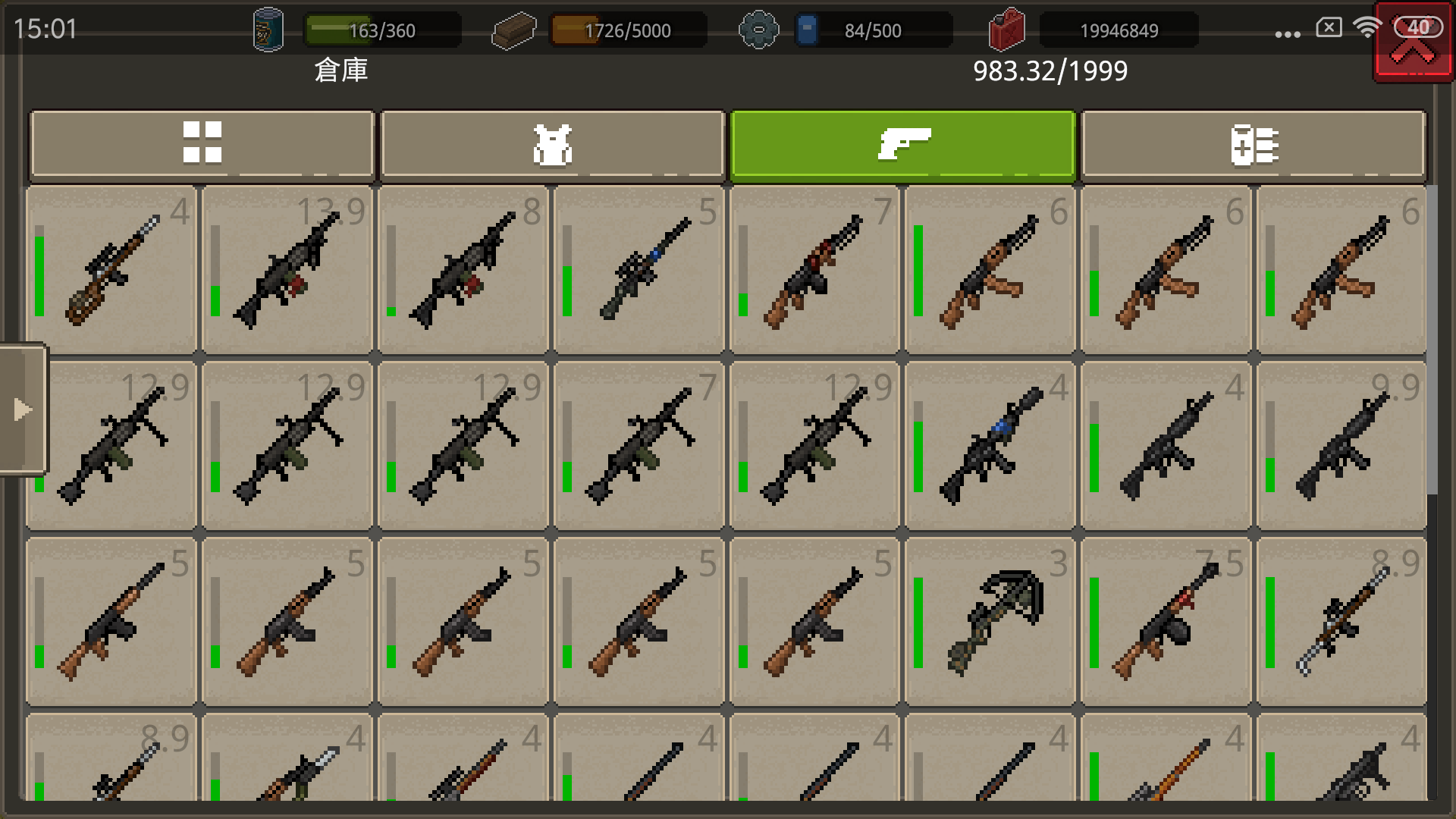Select the machine gun with weight 8

click(463, 270)
